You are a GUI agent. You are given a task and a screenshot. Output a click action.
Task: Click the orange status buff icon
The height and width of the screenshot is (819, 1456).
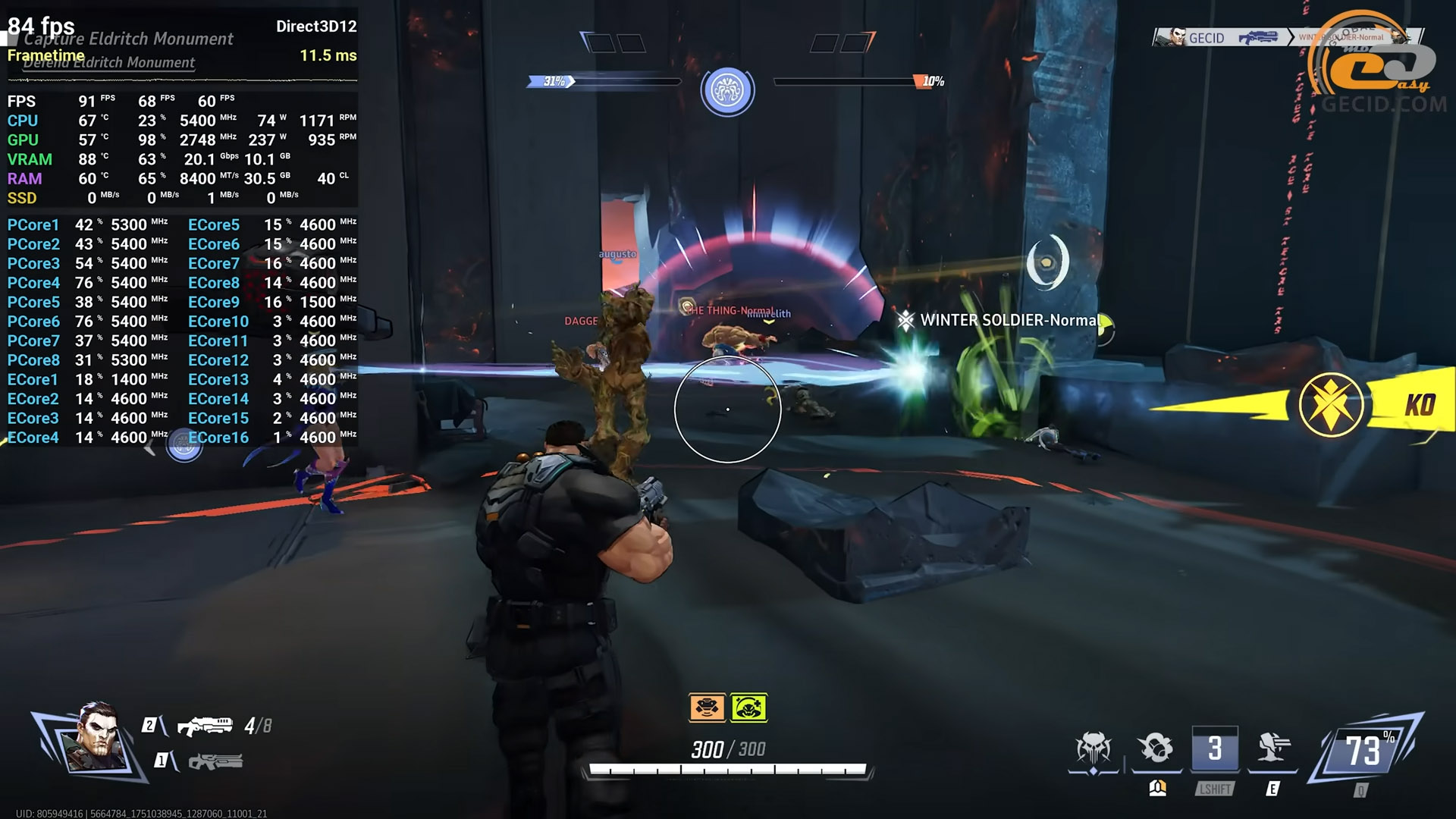click(x=707, y=708)
